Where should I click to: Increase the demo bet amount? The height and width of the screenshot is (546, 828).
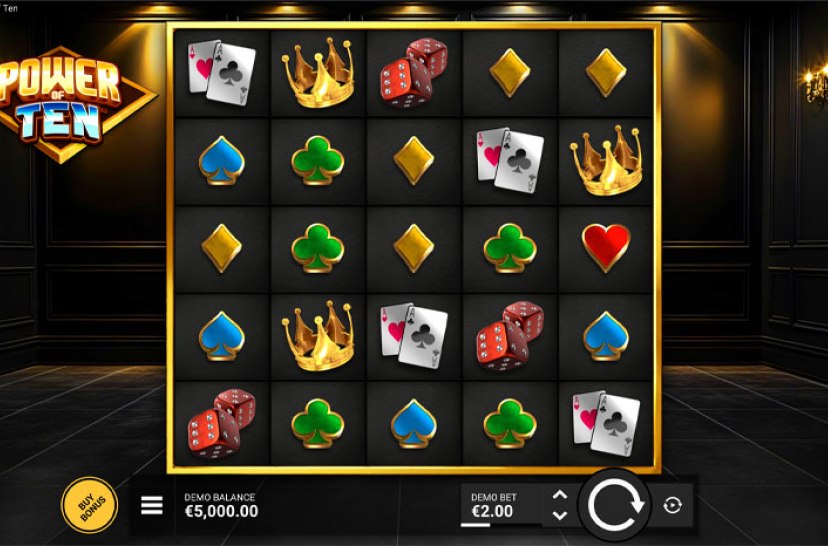[560, 495]
